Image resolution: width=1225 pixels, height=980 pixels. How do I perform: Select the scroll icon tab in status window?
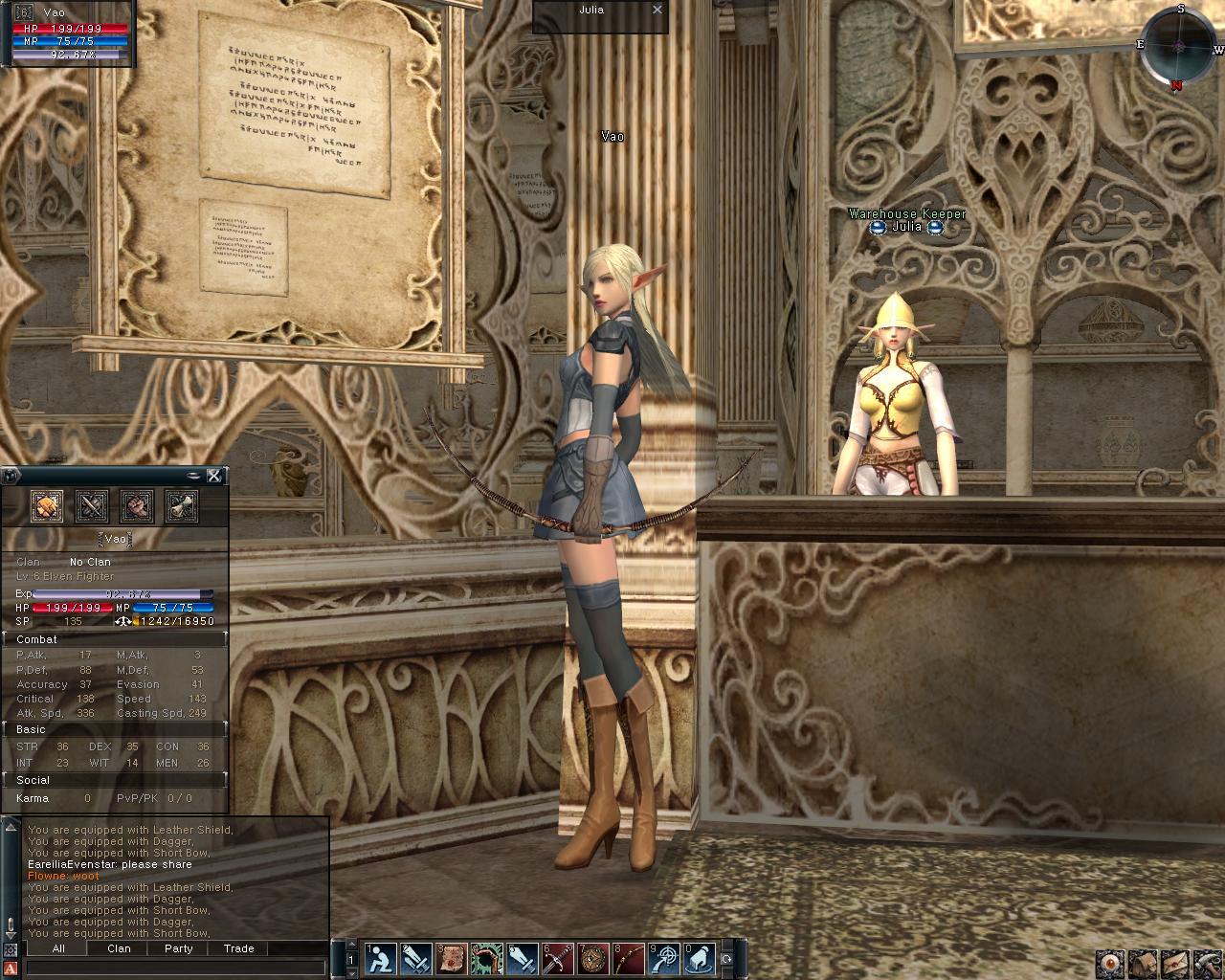tap(182, 505)
